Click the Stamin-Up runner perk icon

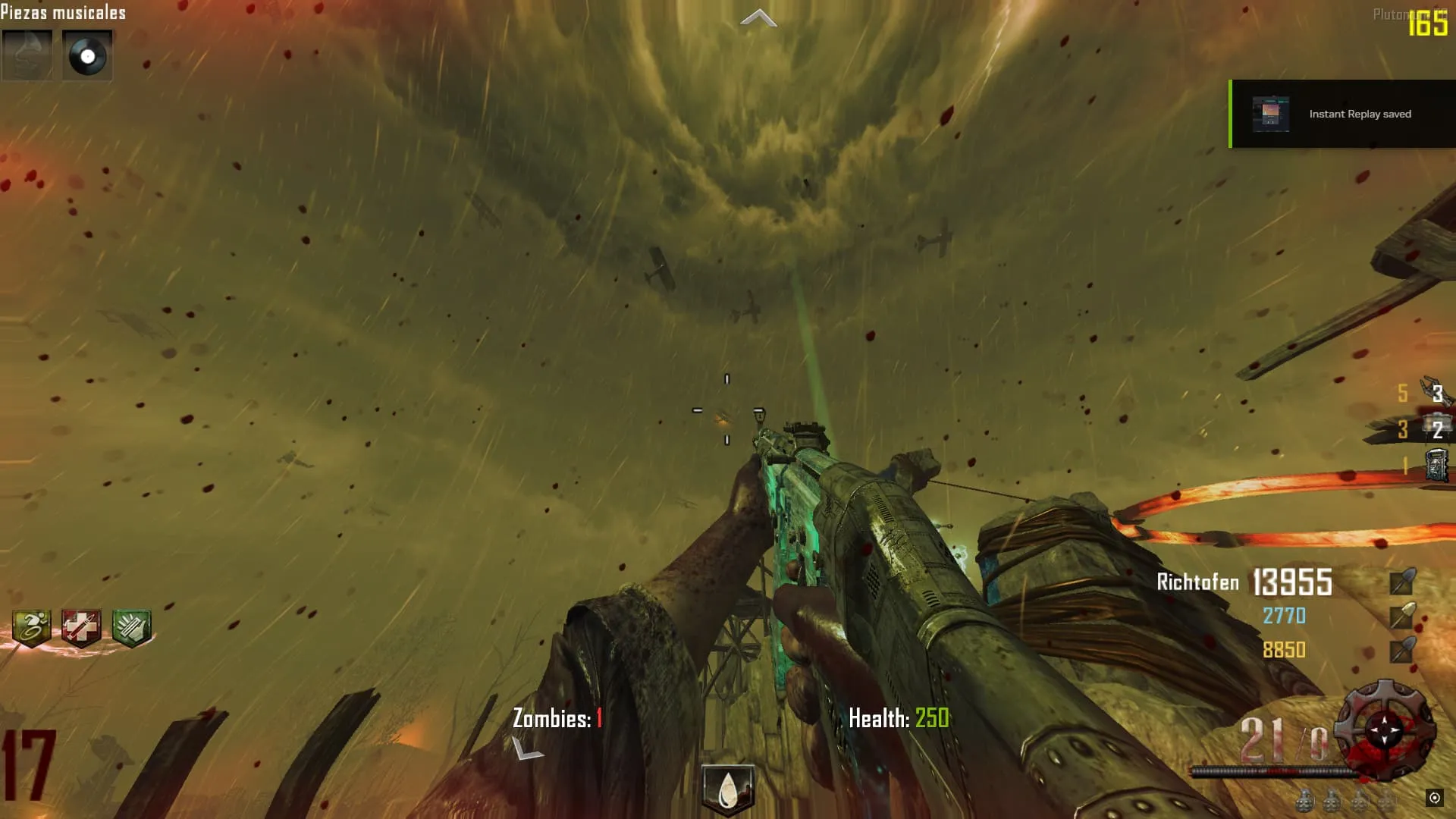point(32,628)
